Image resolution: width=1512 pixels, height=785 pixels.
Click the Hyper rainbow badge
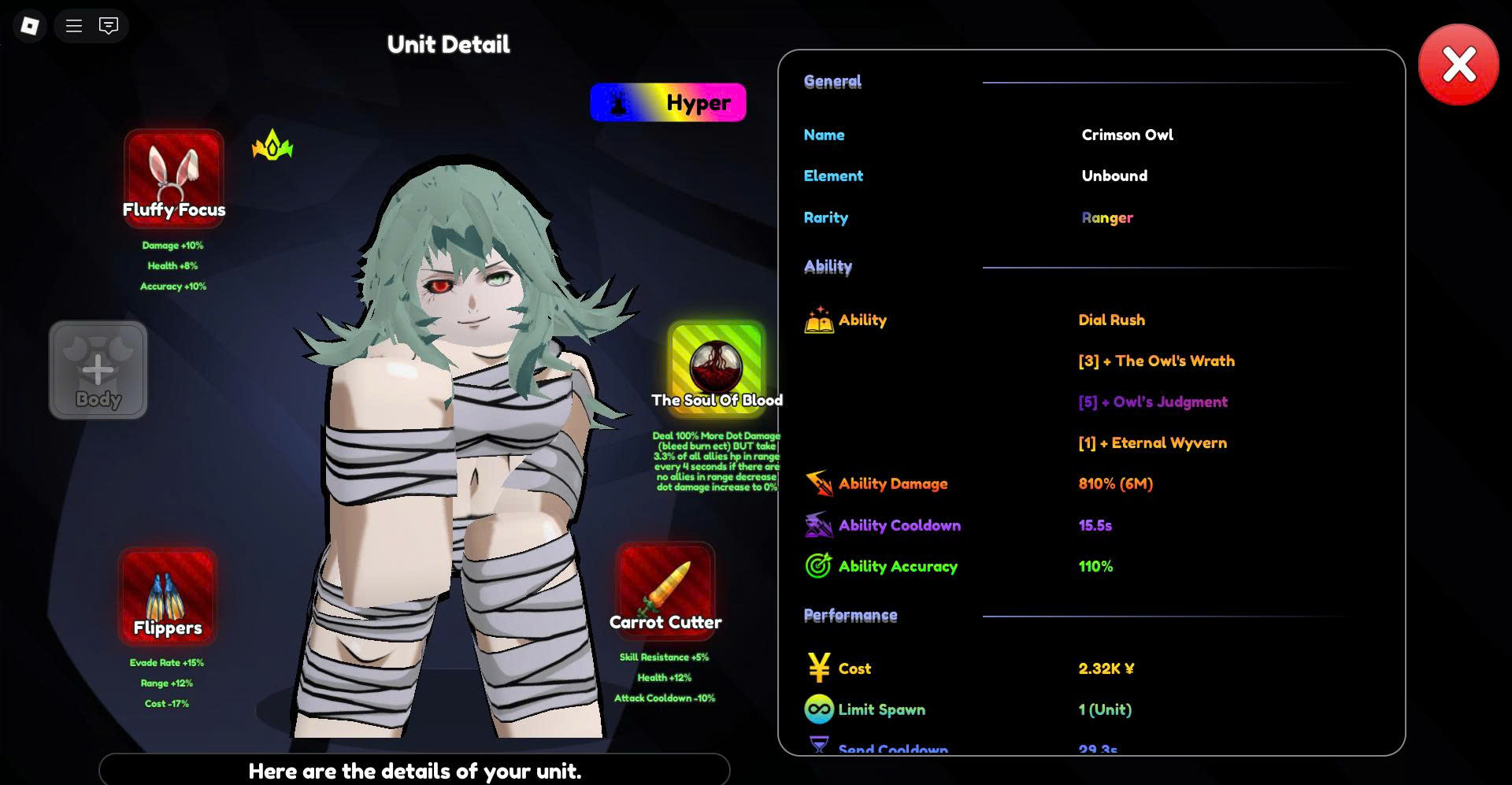pyautogui.click(x=668, y=102)
